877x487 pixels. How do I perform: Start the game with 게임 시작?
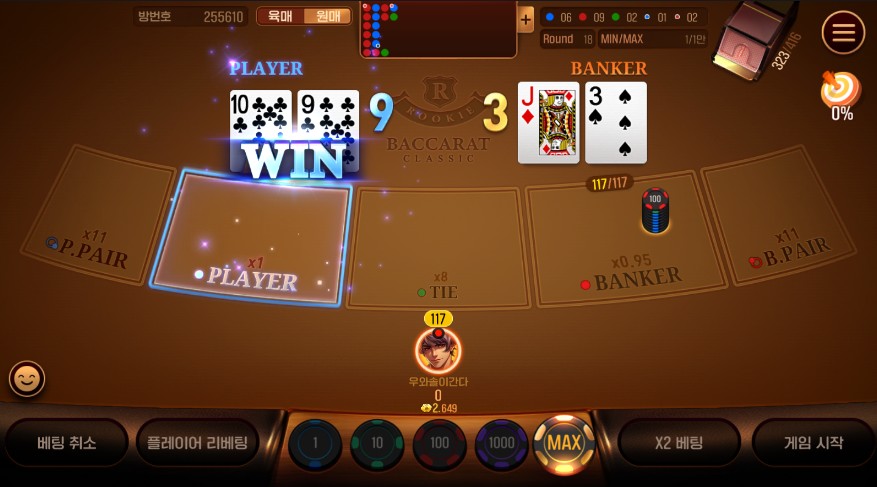coord(813,443)
